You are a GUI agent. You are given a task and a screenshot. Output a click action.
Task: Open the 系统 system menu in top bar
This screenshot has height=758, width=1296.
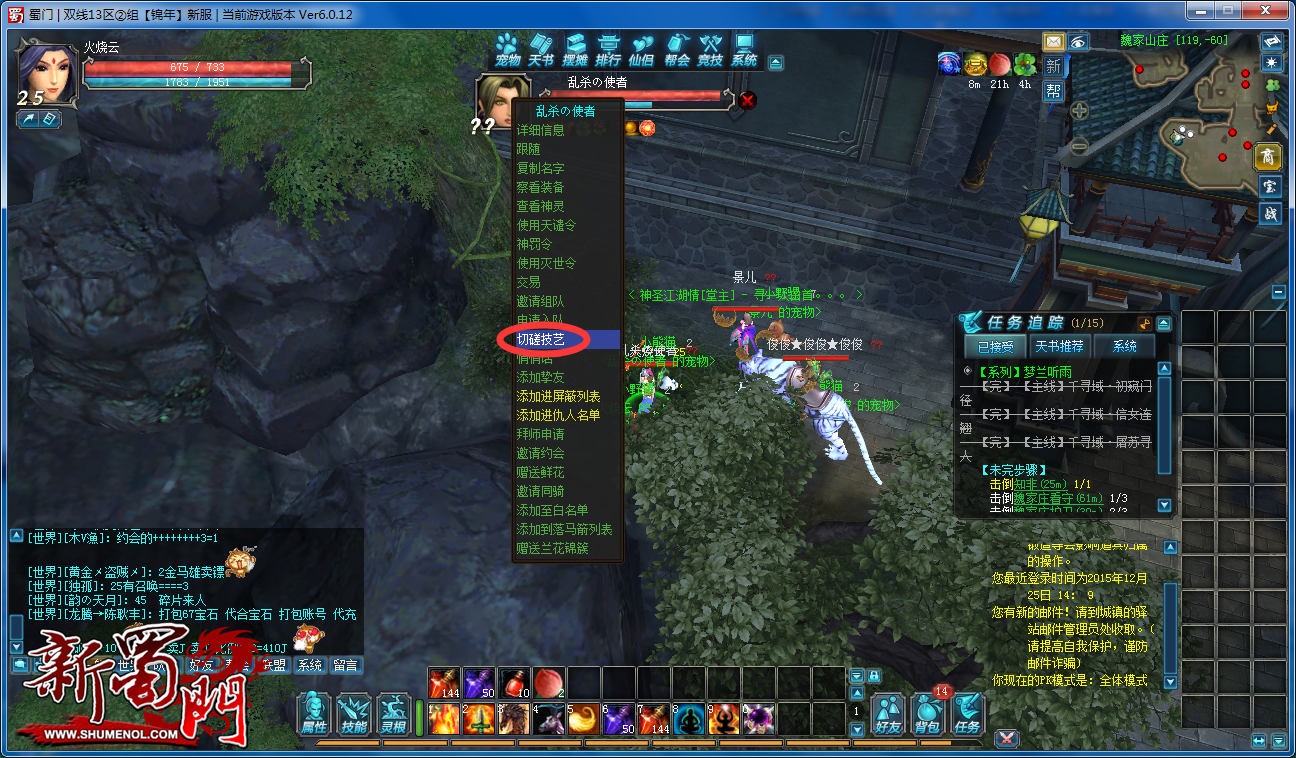(744, 50)
